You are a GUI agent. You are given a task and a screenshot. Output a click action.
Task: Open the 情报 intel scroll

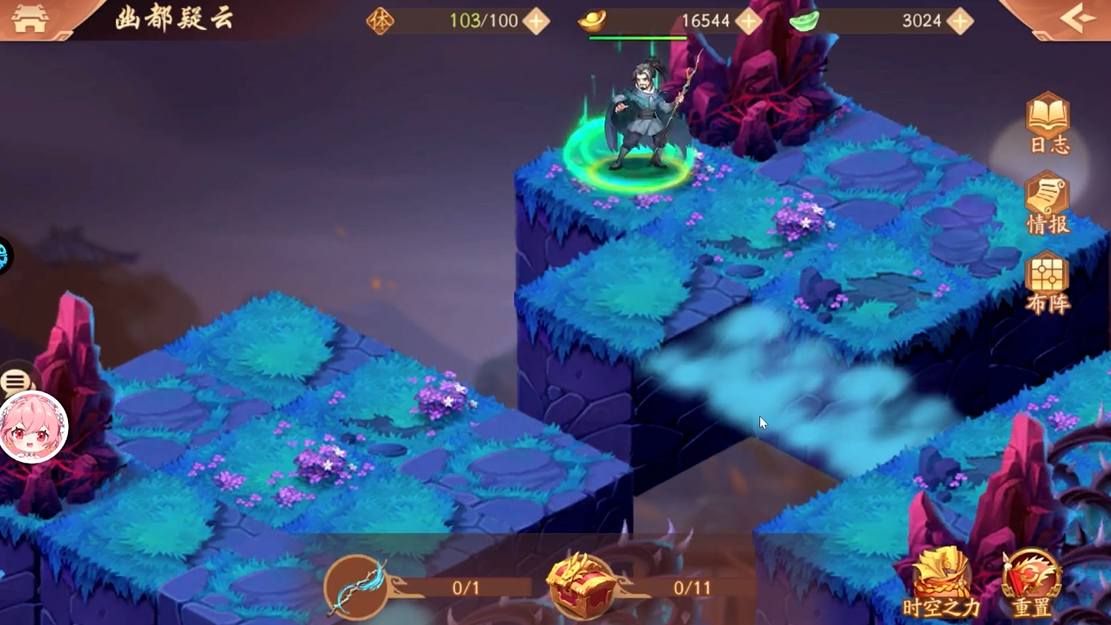click(x=1048, y=203)
